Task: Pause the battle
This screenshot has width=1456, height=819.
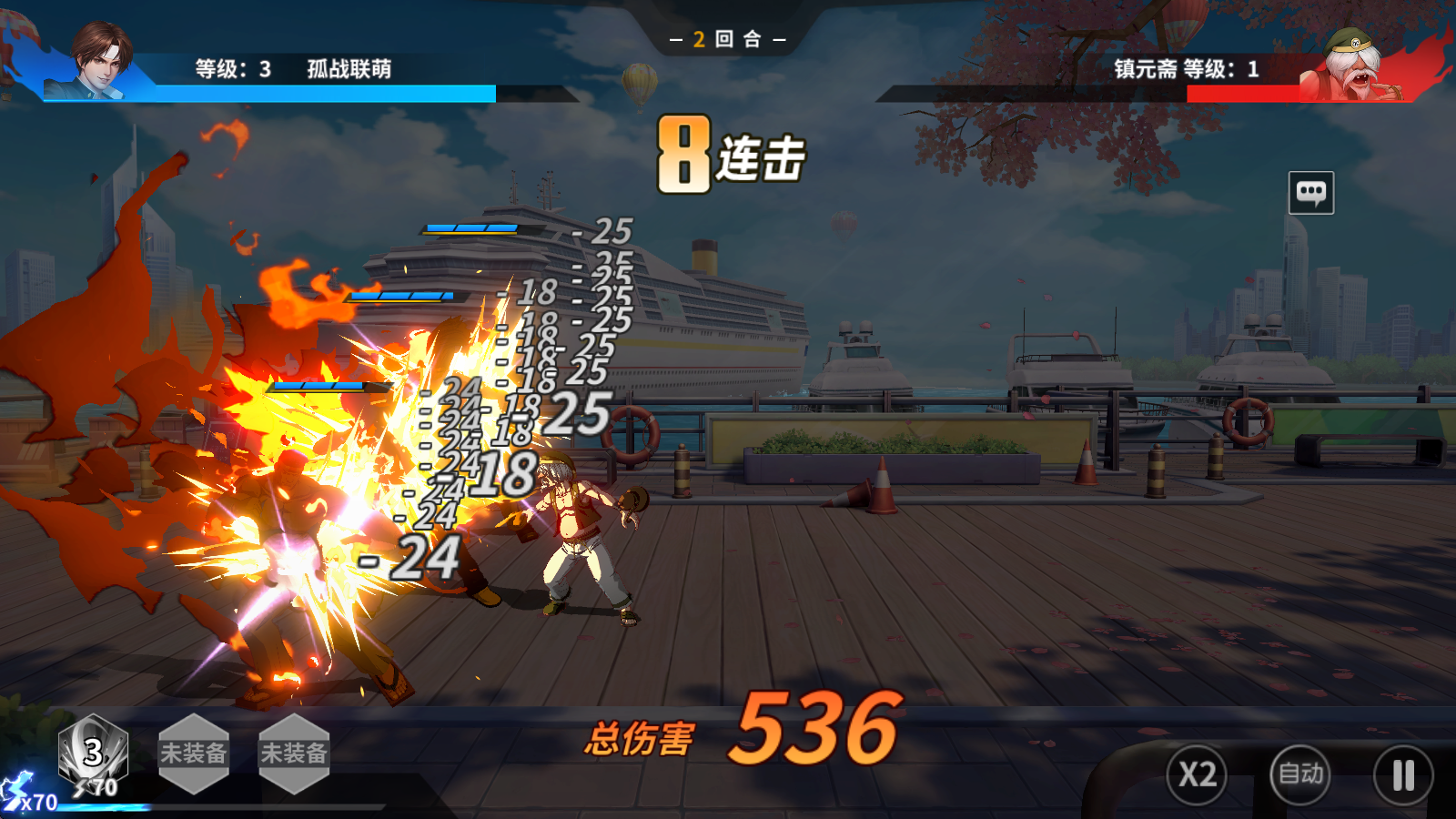Action: [1403, 775]
